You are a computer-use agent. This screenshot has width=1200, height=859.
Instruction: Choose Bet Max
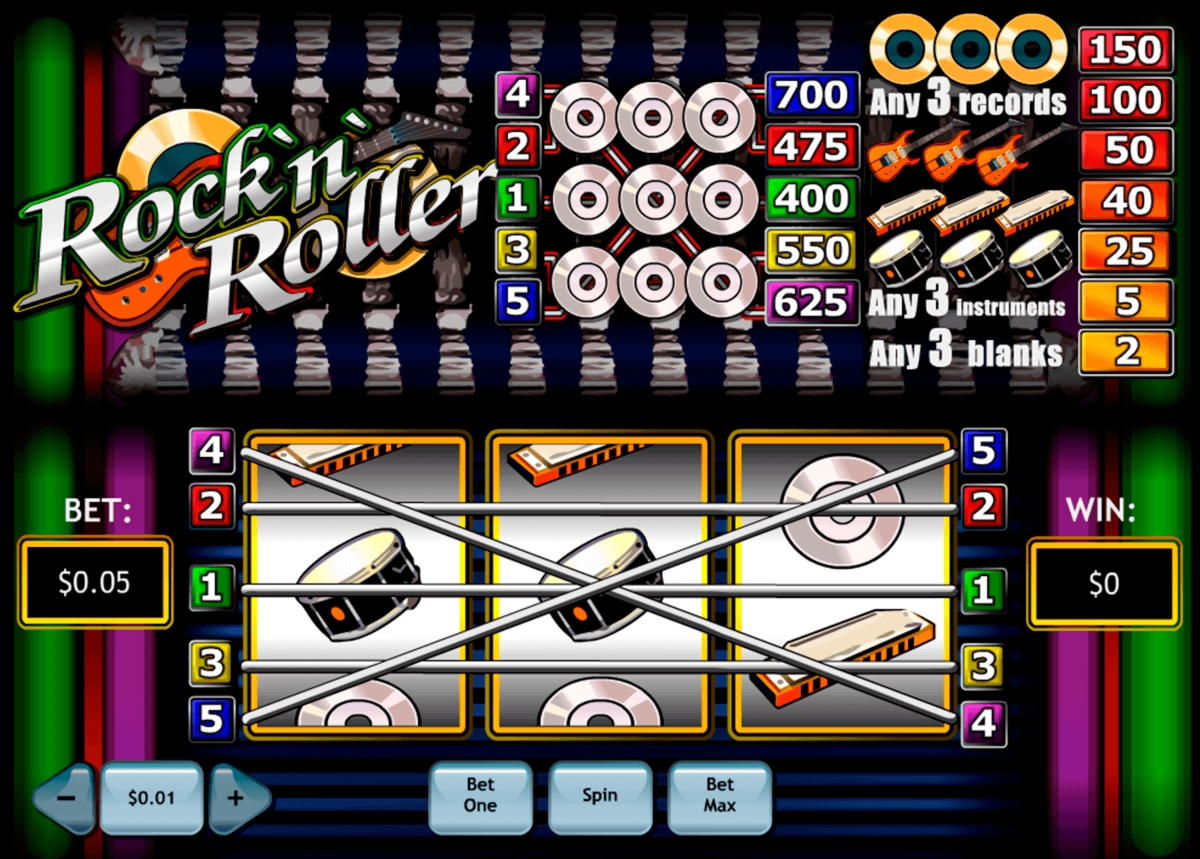coord(719,797)
